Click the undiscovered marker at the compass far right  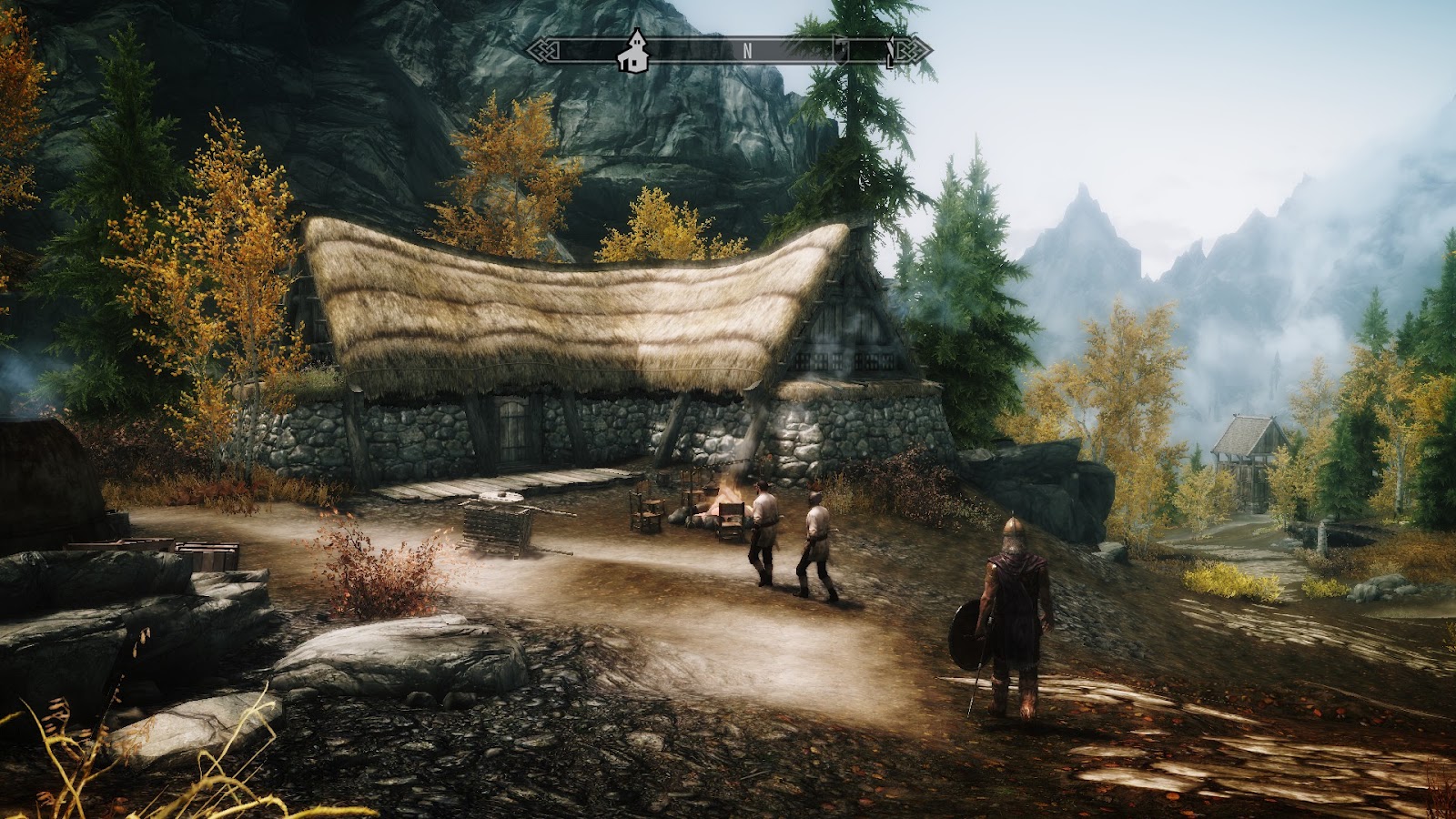(x=890, y=53)
